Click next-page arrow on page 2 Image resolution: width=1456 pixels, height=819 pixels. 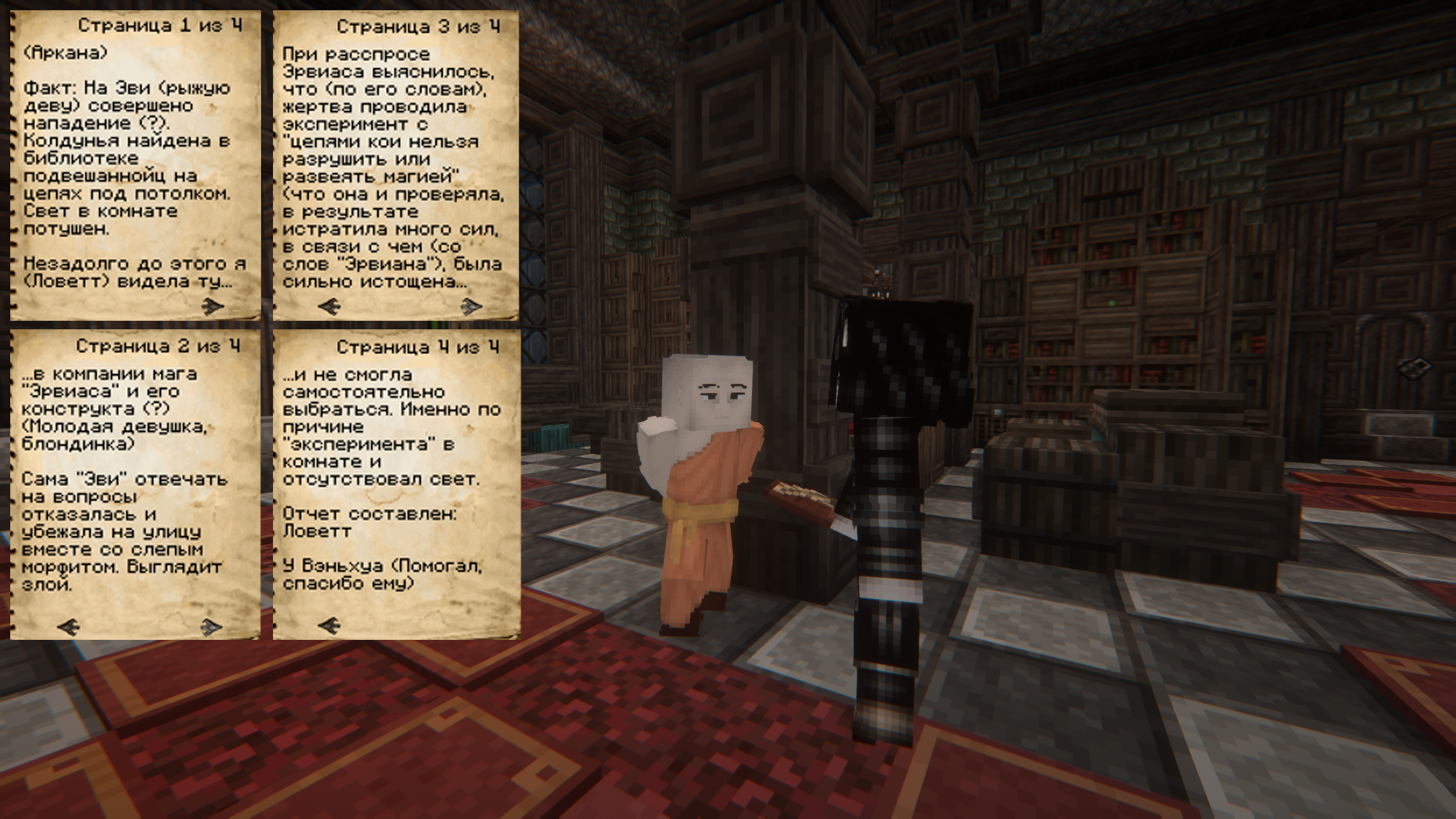[212, 627]
